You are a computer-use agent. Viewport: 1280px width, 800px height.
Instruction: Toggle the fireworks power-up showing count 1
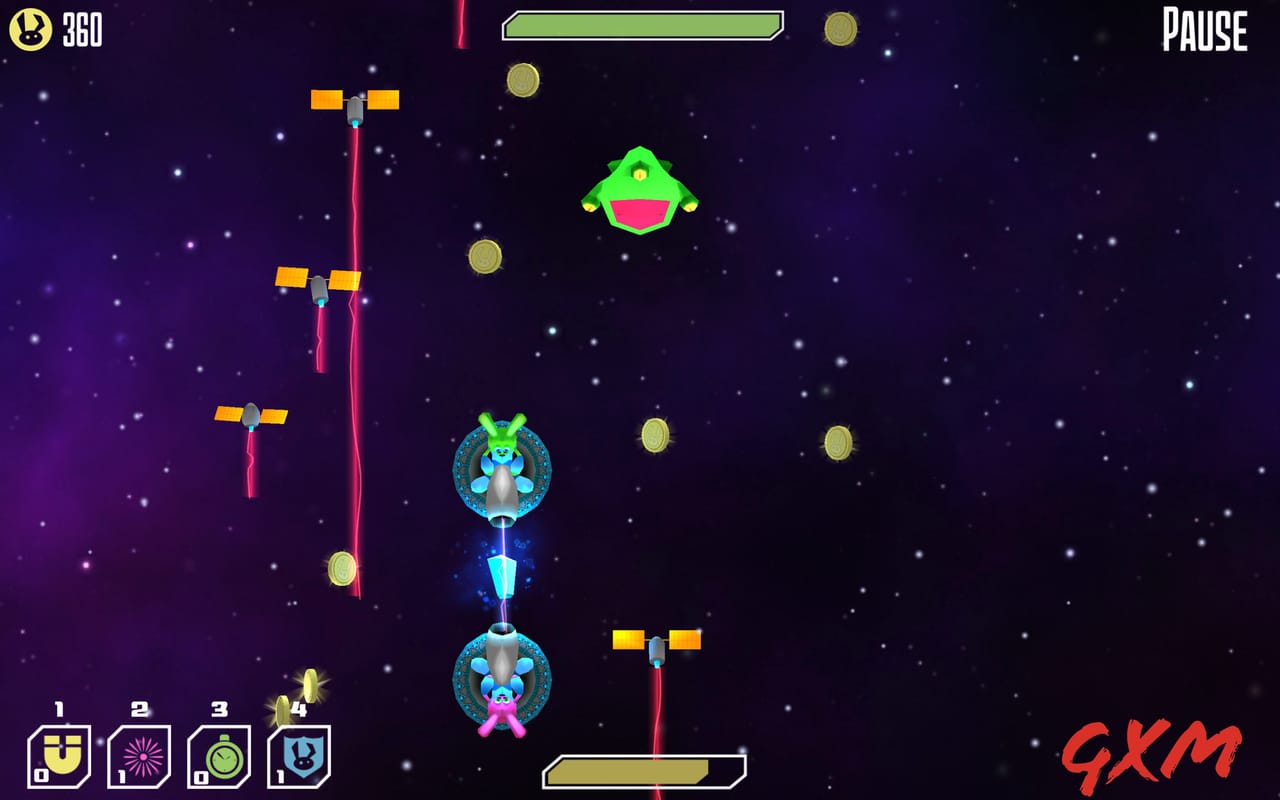click(x=138, y=757)
